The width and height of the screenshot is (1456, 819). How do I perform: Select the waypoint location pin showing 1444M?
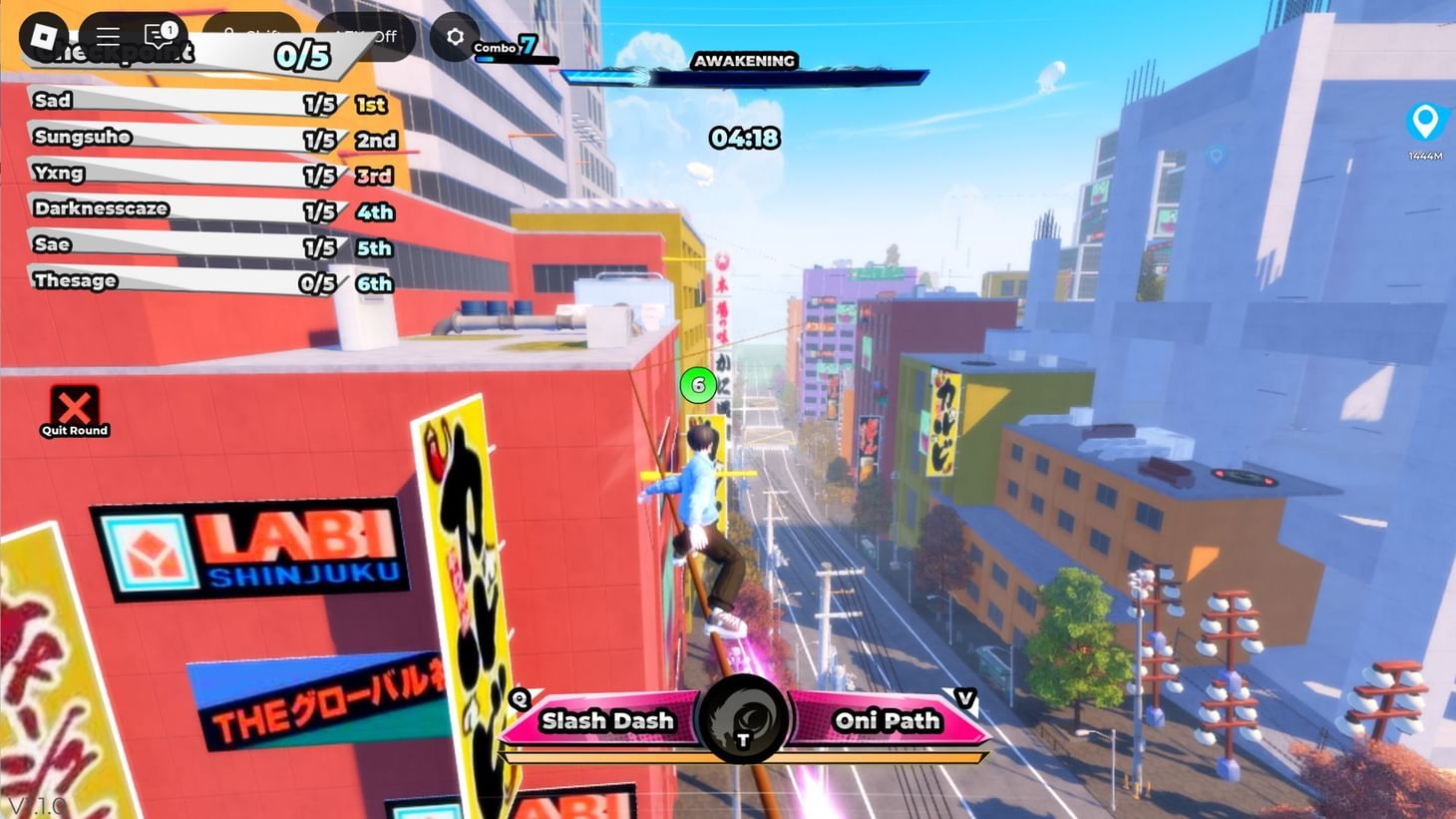1426,123
